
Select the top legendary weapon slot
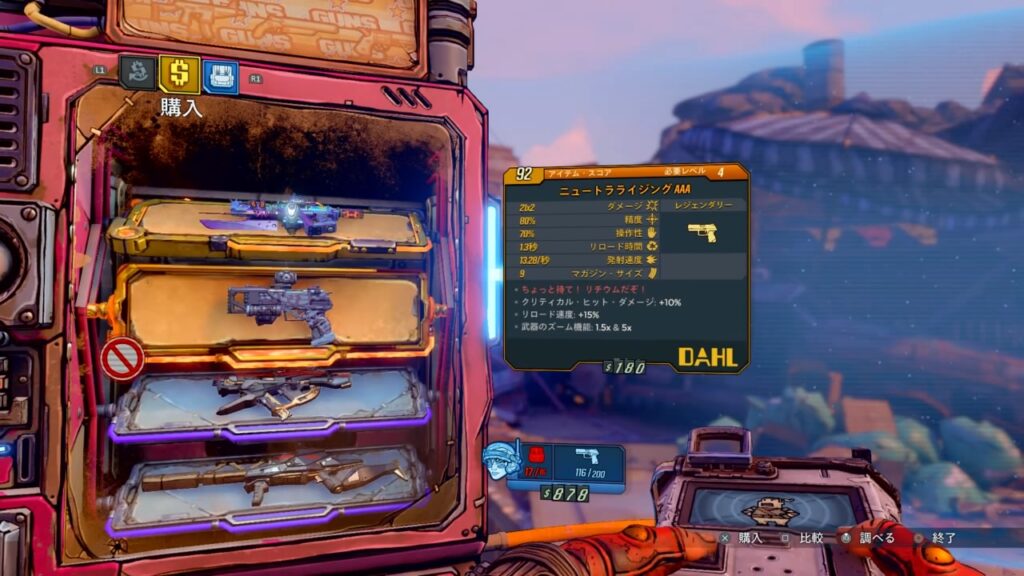click(x=270, y=228)
